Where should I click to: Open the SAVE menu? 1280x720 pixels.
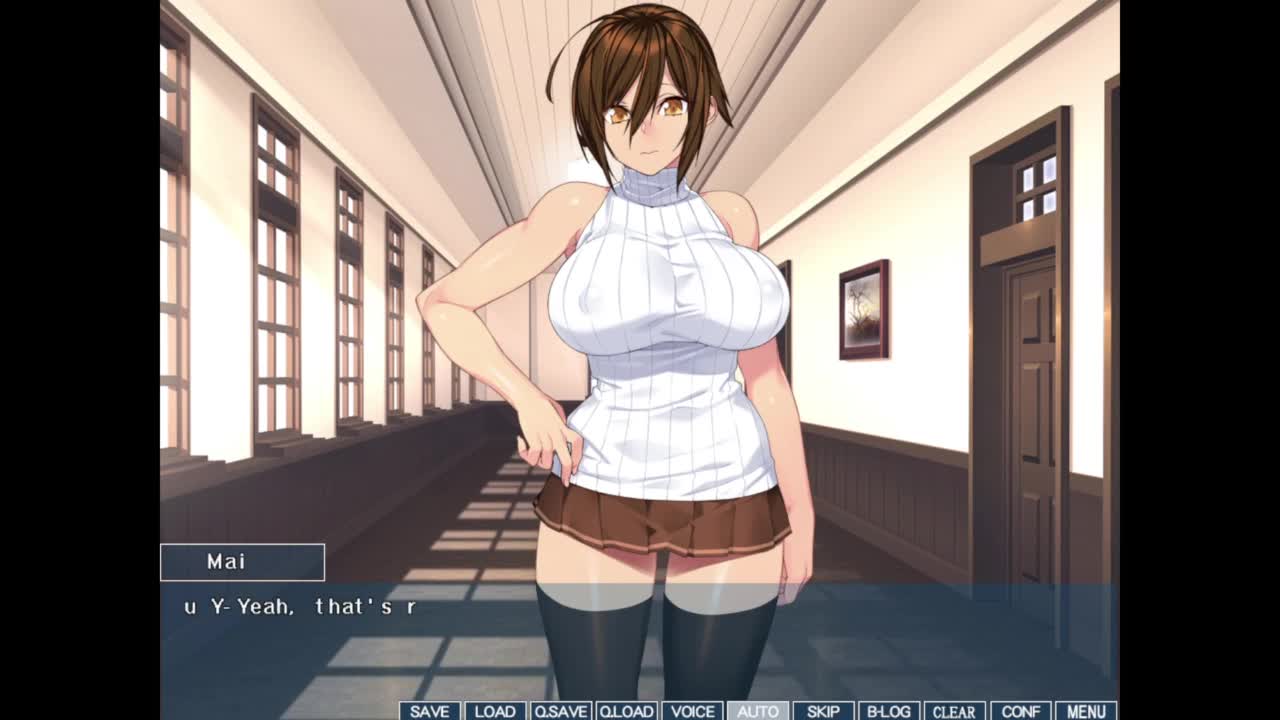click(x=430, y=711)
